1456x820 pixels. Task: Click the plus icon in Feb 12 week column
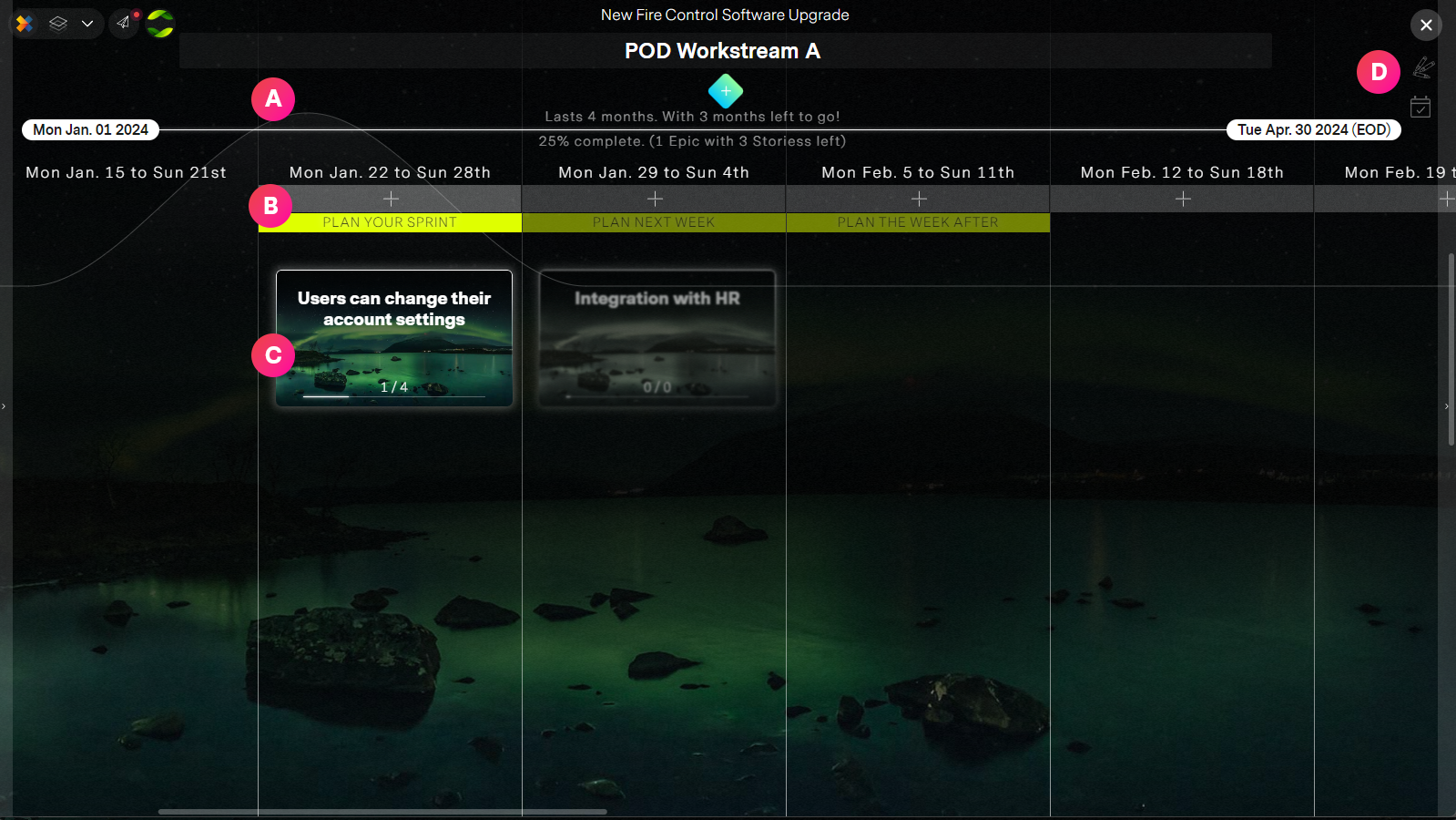tap(1181, 198)
